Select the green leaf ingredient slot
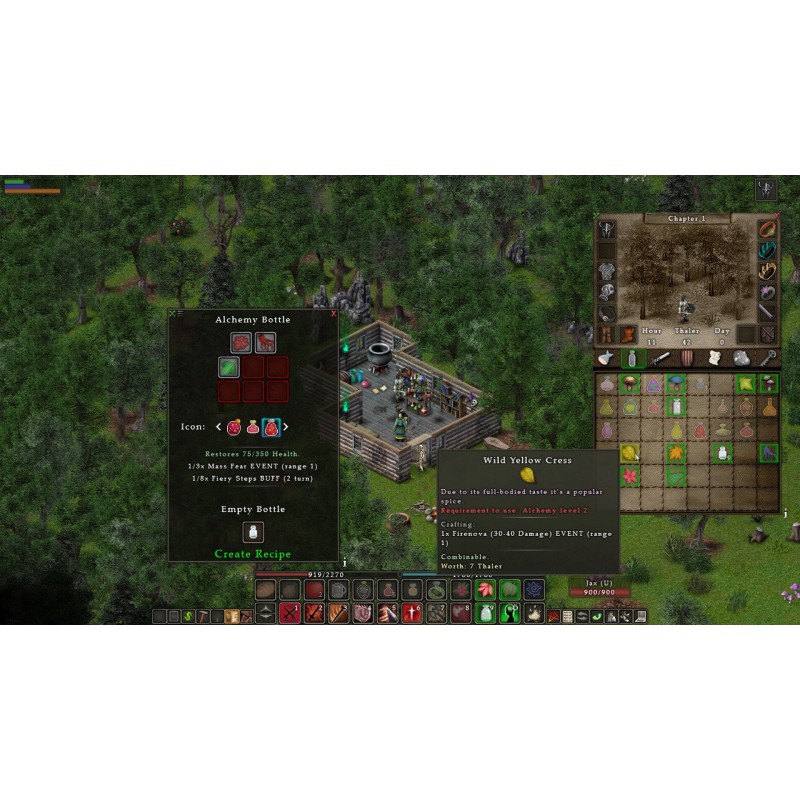The width and height of the screenshot is (800, 800). click(x=230, y=367)
